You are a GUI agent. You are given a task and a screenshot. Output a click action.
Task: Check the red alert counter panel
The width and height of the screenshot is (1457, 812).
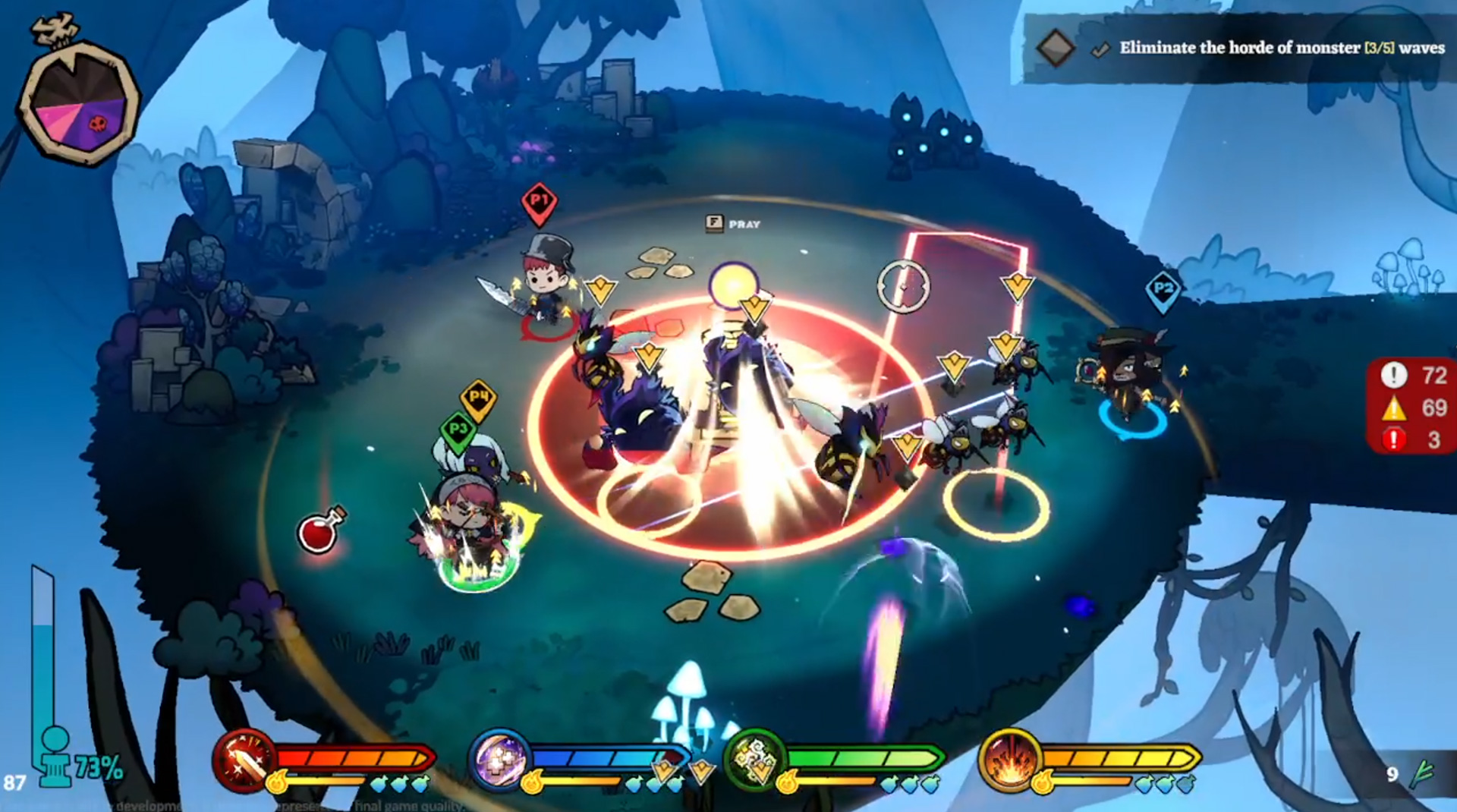1411,407
